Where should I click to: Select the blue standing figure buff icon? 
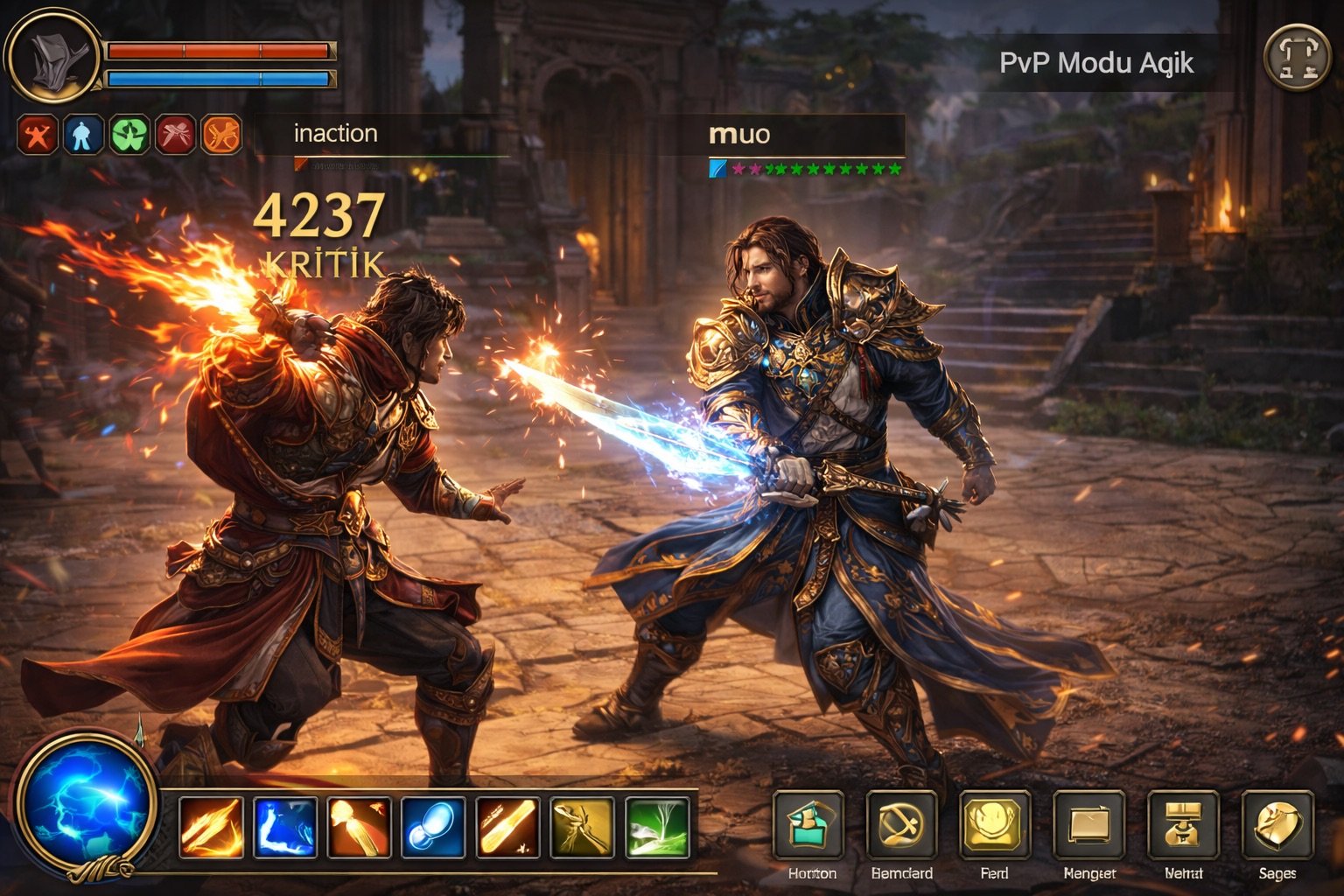pos(82,136)
